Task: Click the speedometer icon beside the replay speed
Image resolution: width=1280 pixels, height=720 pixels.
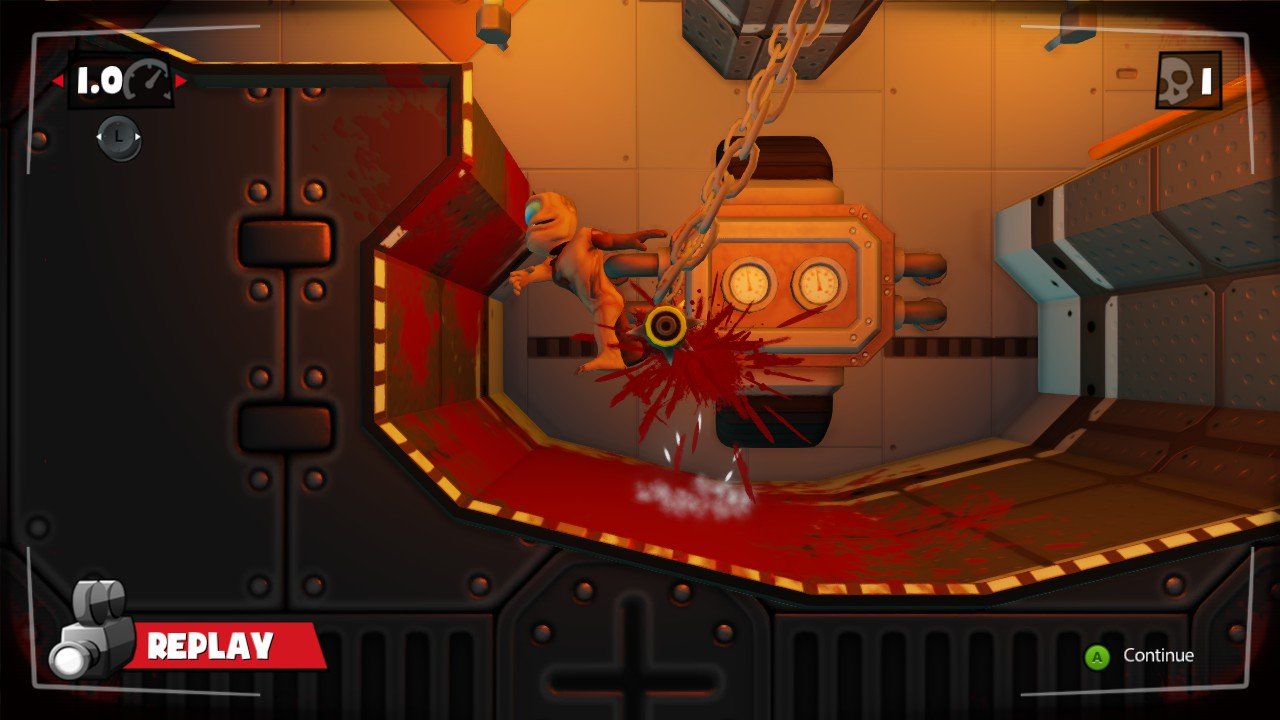Action: point(148,80)
